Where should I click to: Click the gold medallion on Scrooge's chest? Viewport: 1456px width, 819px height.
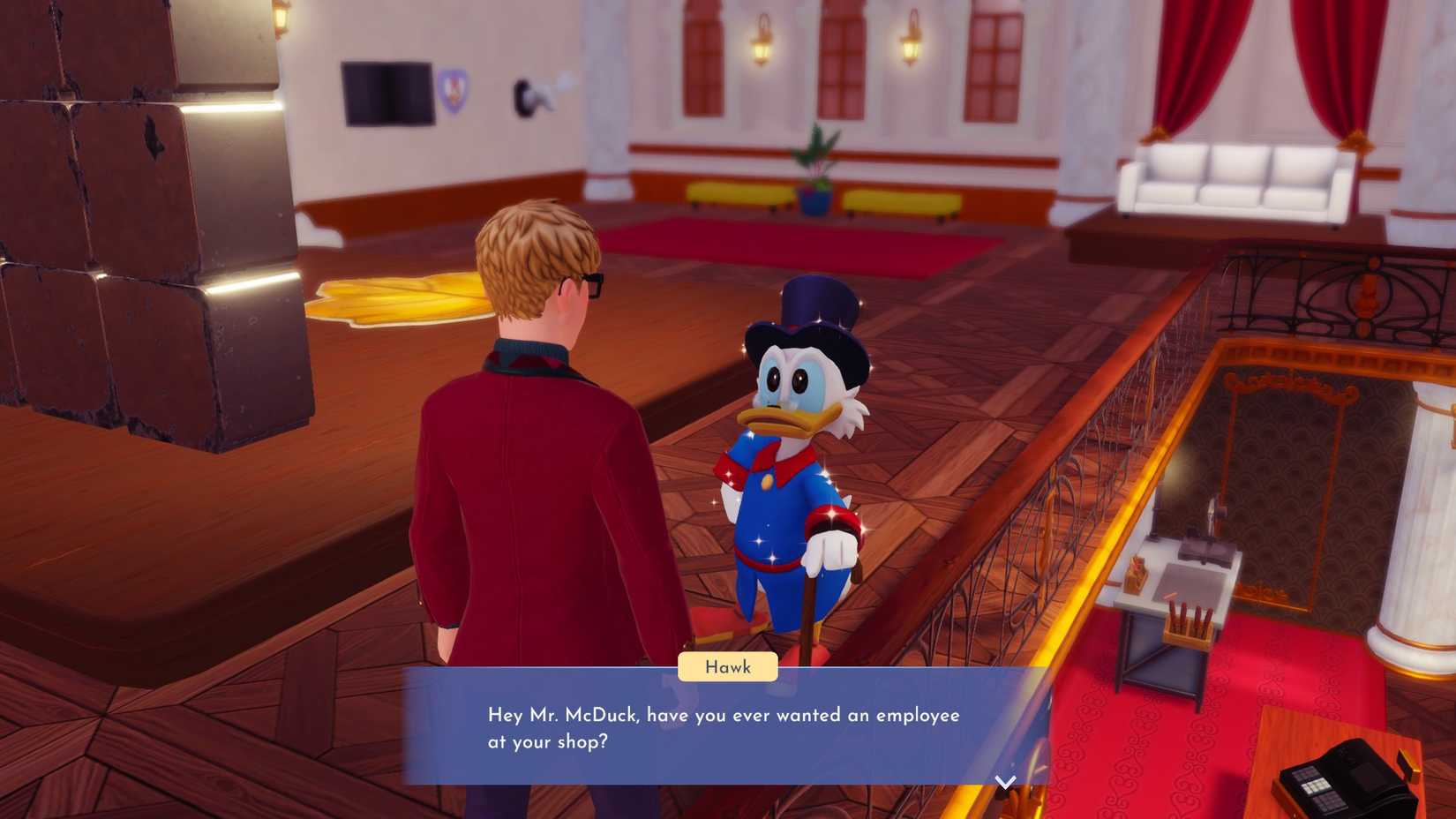coord(766,481)
